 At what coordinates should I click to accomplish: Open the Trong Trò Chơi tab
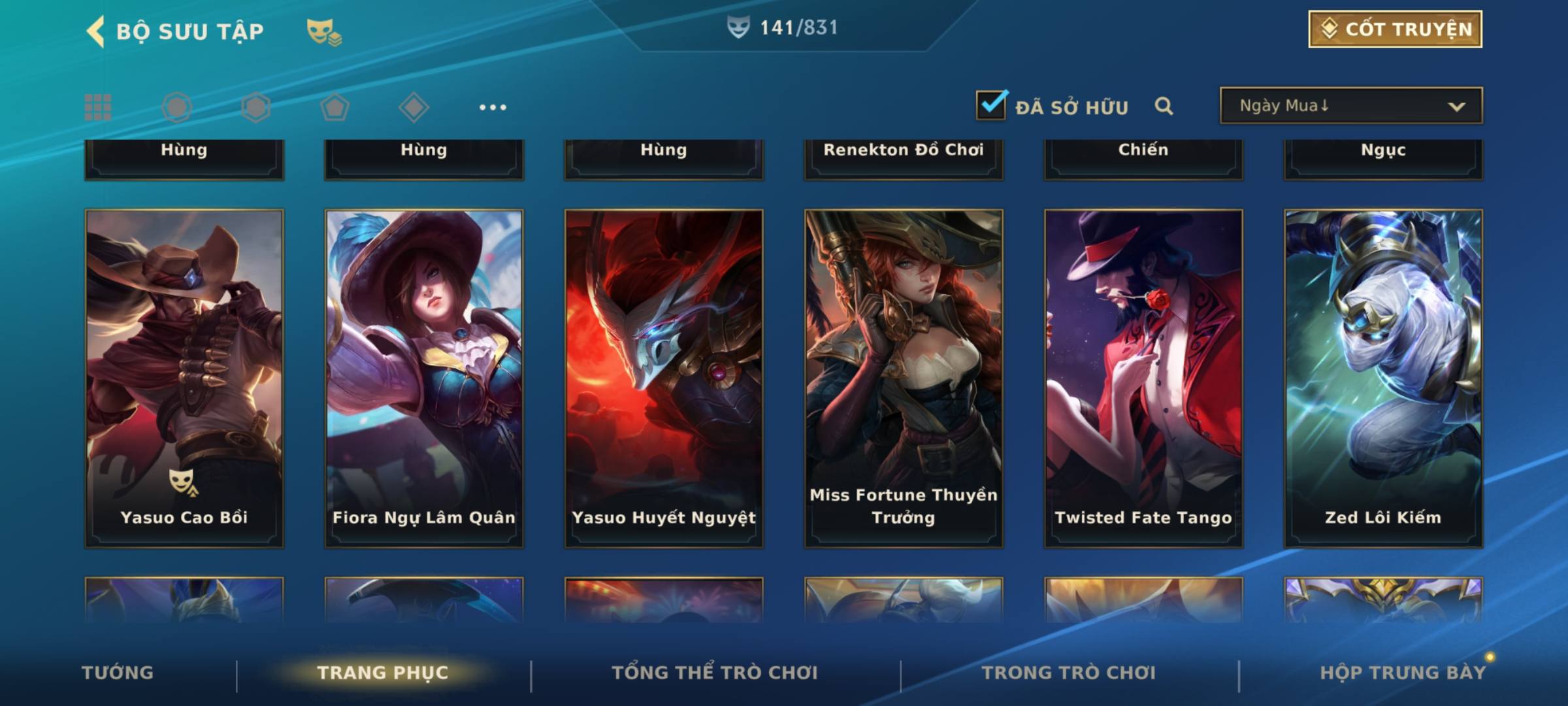1069,673
